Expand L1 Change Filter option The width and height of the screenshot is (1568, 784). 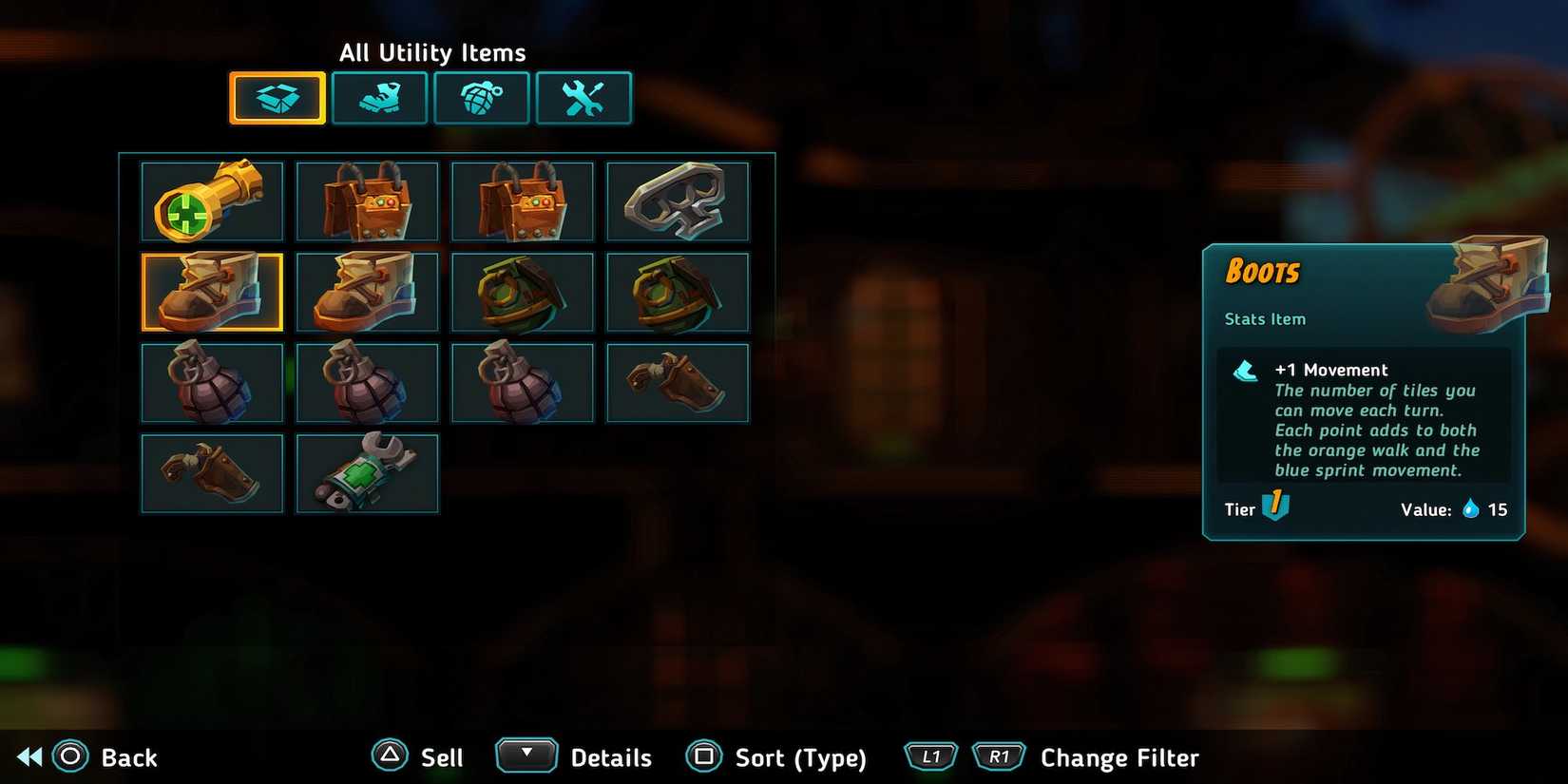(x=930, y=755)
